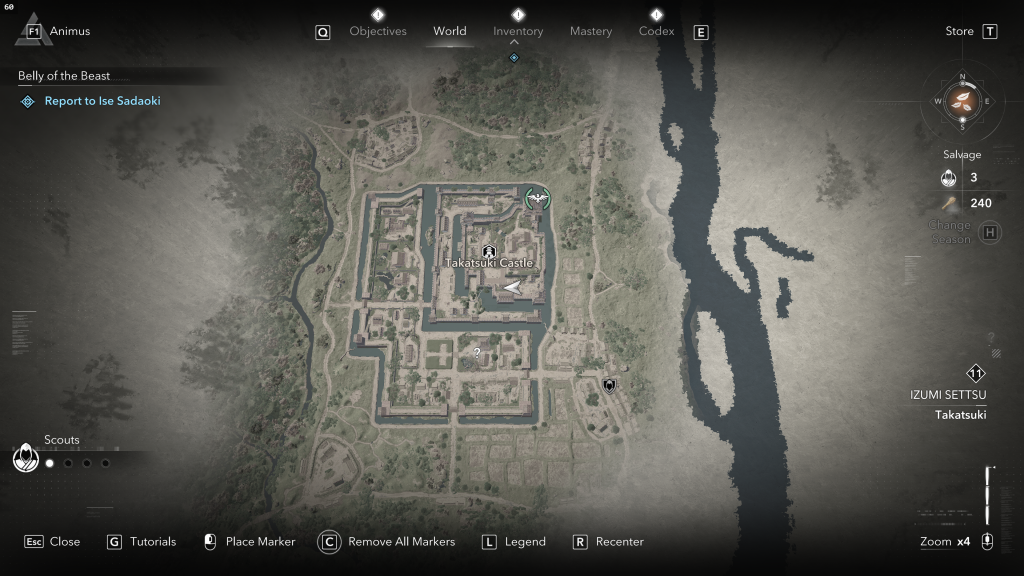
Task: Open the Inventory tab
Action: coord(518,31)
